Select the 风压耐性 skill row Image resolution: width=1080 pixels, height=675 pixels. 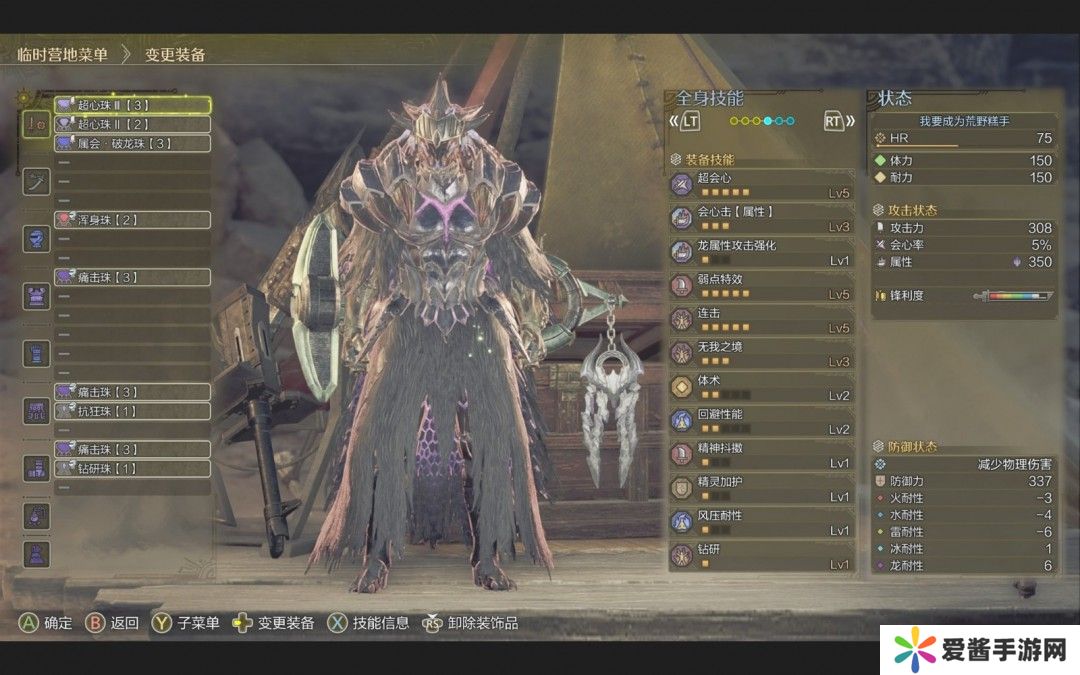point(762,522)
